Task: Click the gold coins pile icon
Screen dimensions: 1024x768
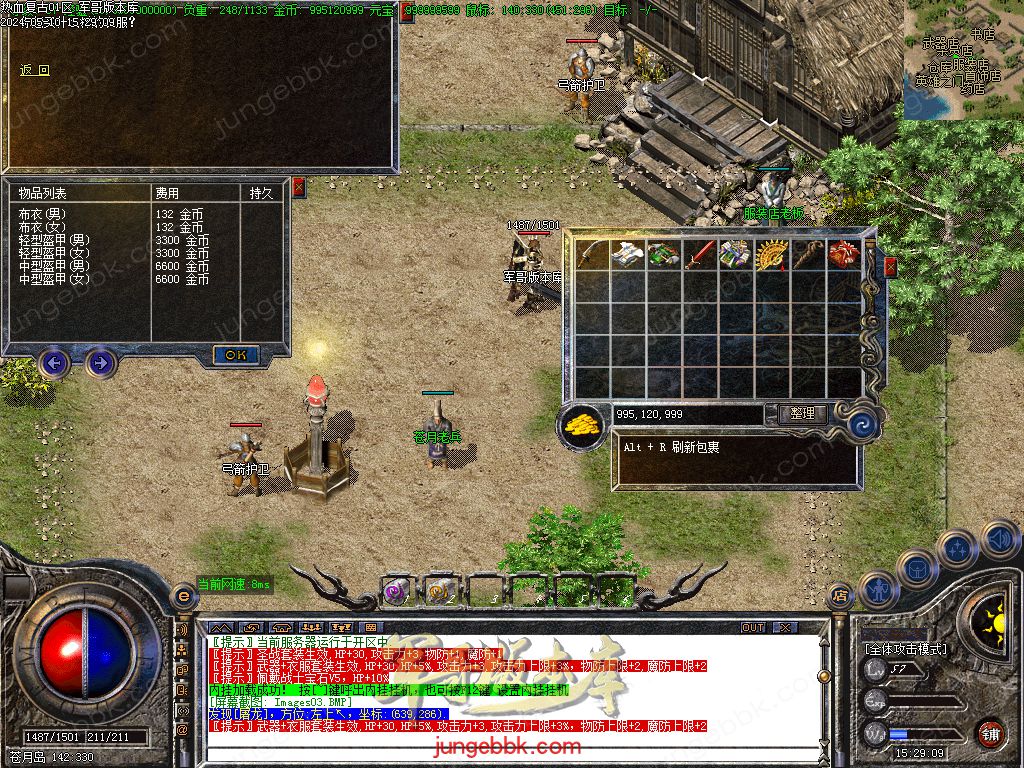Action: (x=582, y=422)
